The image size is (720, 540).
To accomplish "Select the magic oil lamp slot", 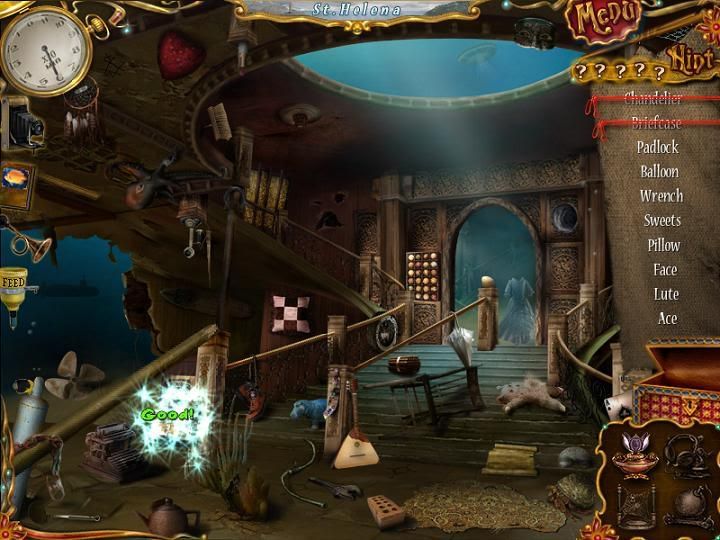I will [x=637, y=455].
